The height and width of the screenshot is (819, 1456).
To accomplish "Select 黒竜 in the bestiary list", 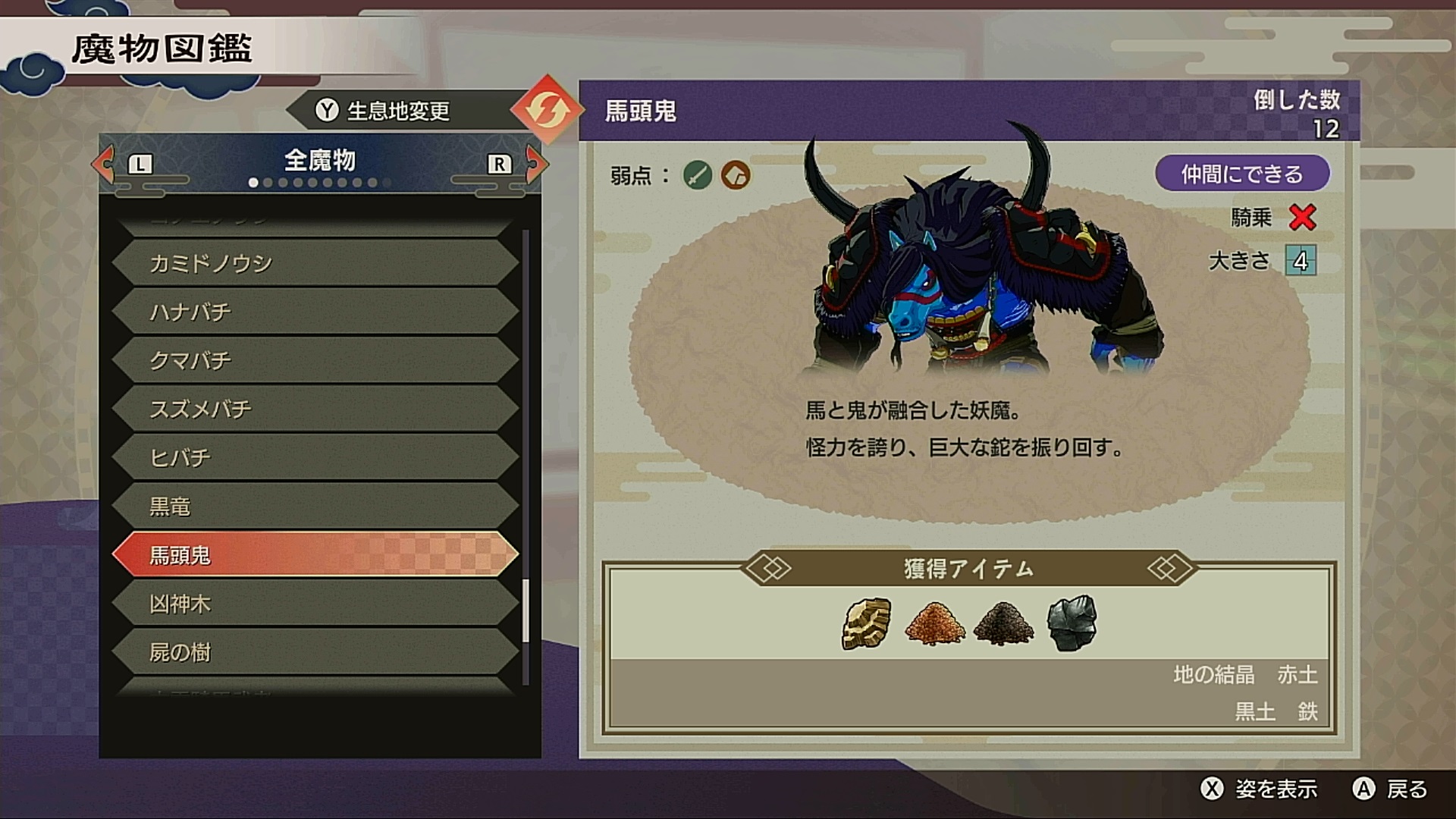I will tap(315, 506).
